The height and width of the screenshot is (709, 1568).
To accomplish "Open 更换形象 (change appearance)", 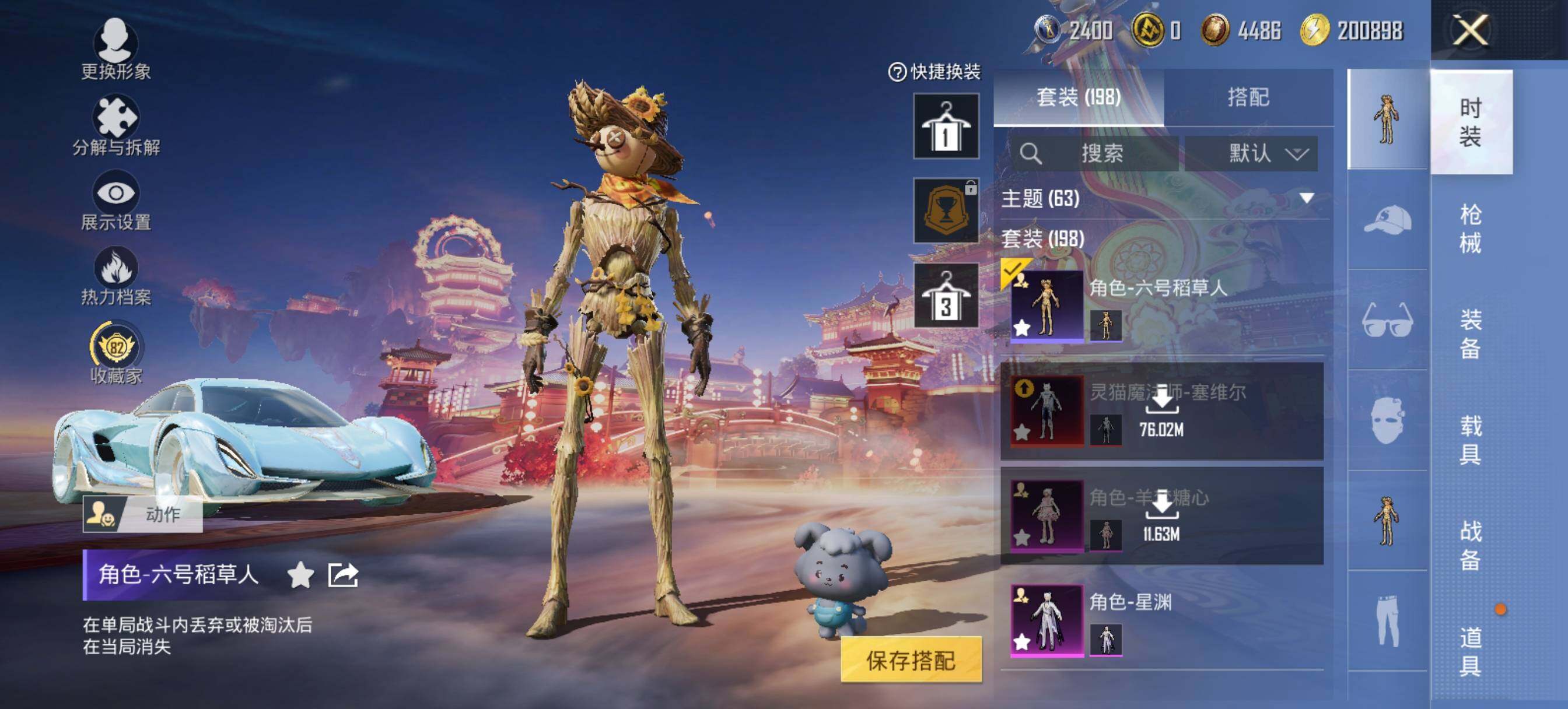I will (x=116, y=49).
